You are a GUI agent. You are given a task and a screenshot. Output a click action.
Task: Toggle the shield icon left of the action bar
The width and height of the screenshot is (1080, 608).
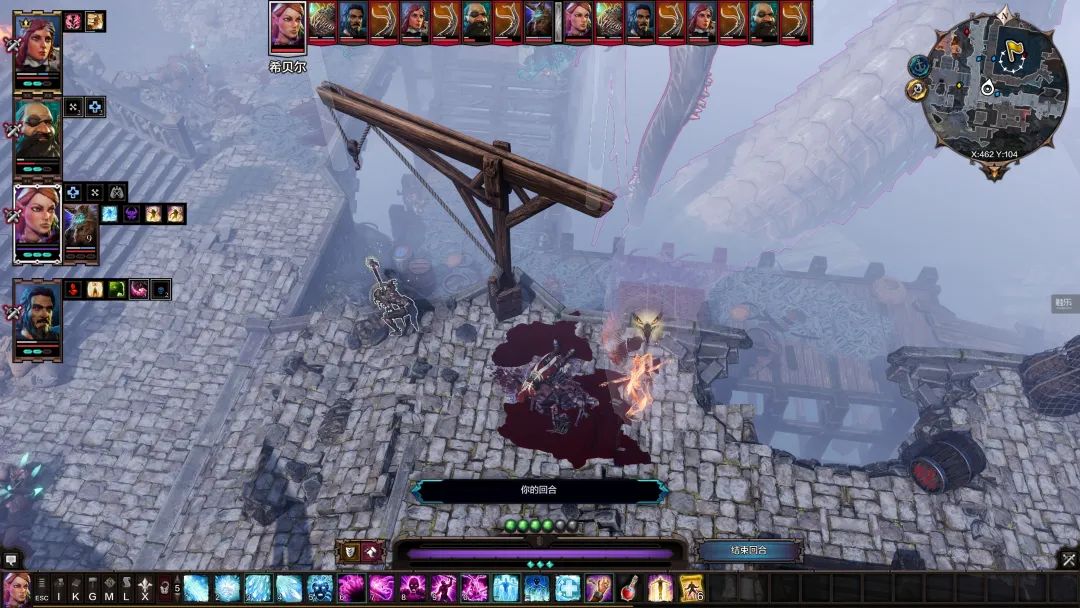[351, 550]
